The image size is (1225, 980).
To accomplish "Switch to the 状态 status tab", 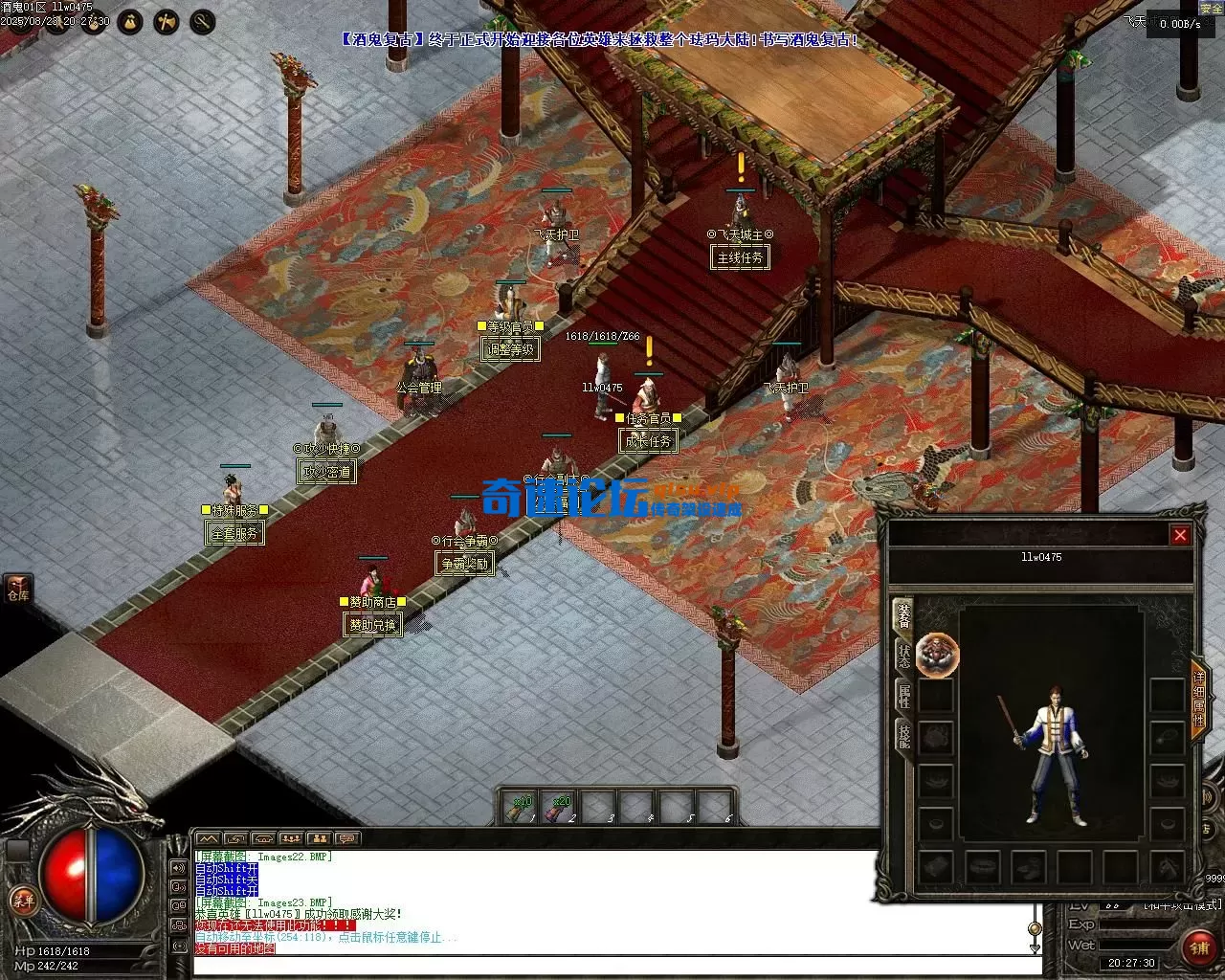I will [903, 656].
